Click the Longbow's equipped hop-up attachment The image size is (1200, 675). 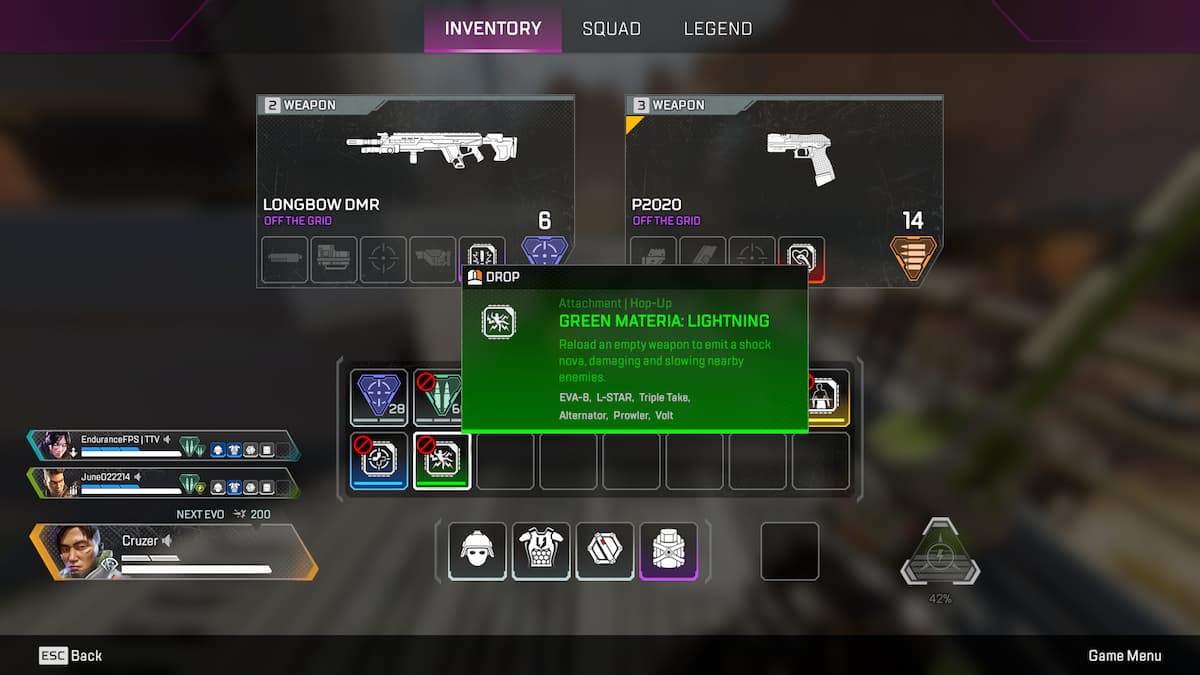pos(481,259)
